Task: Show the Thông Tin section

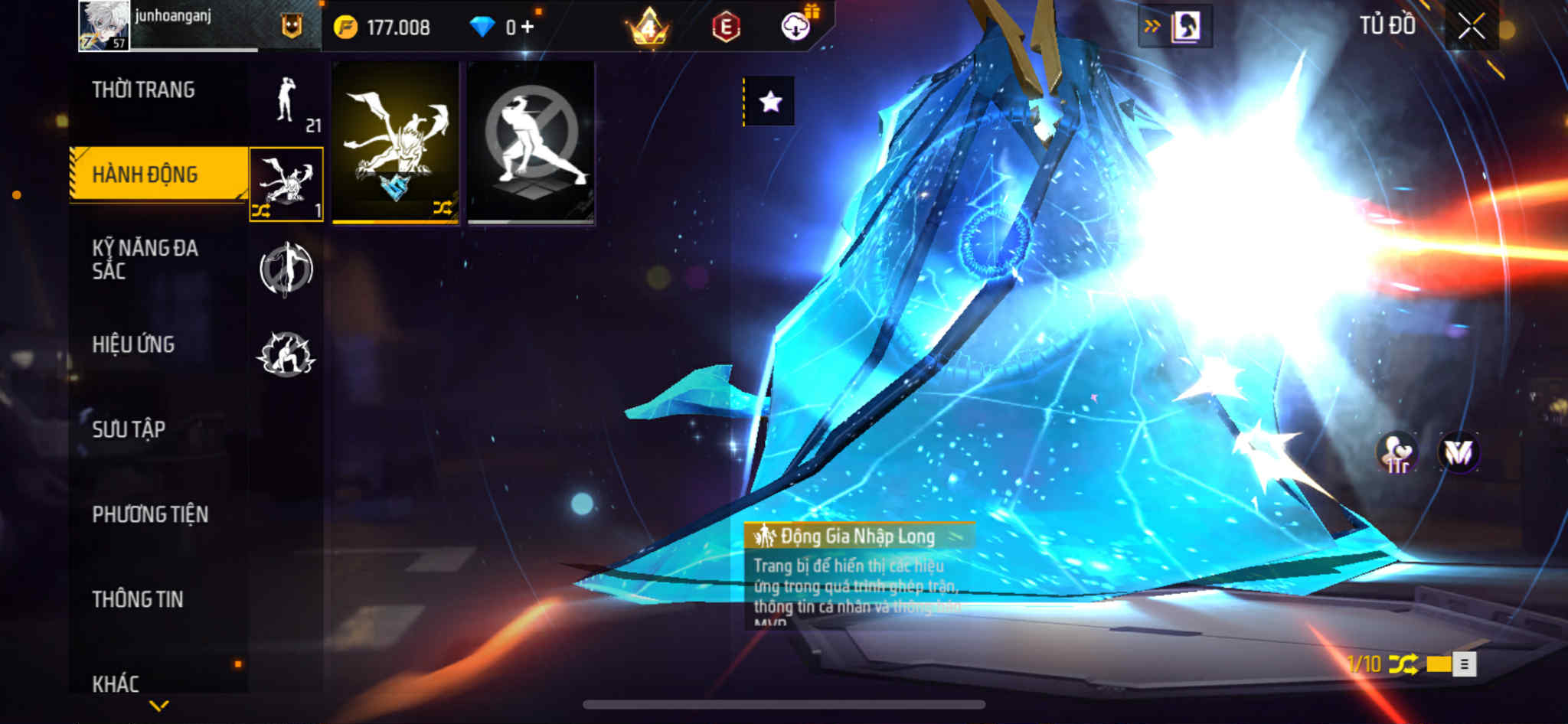Action: 138,599
